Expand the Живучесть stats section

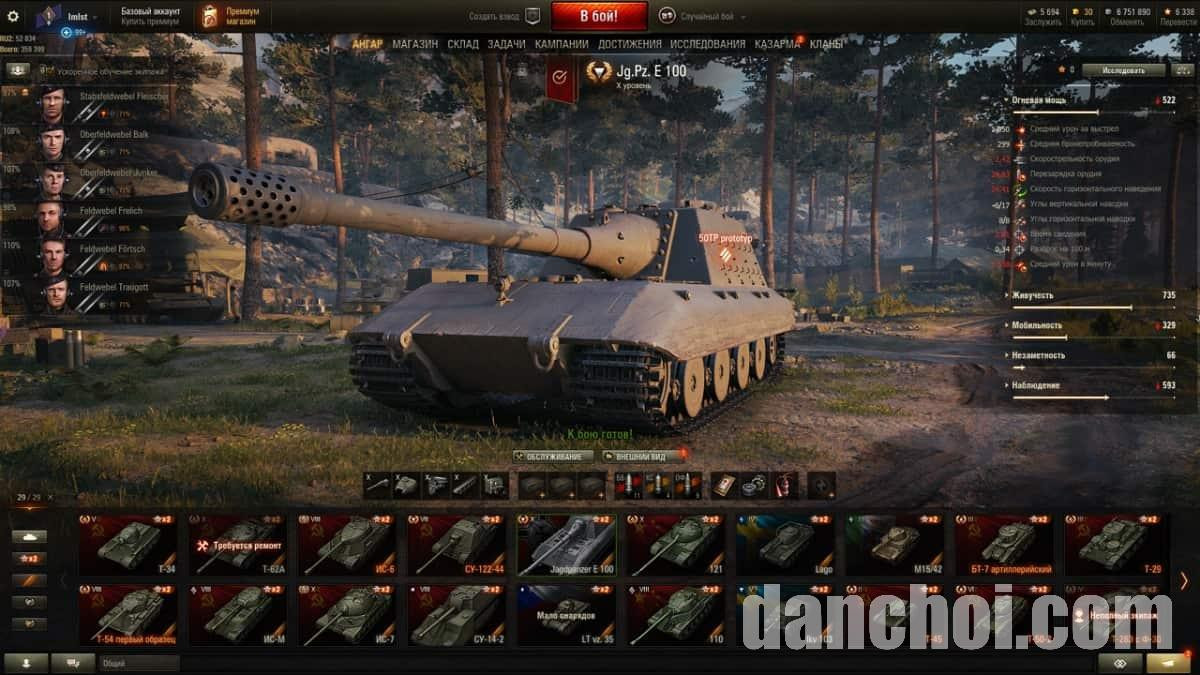[1034, 295]
